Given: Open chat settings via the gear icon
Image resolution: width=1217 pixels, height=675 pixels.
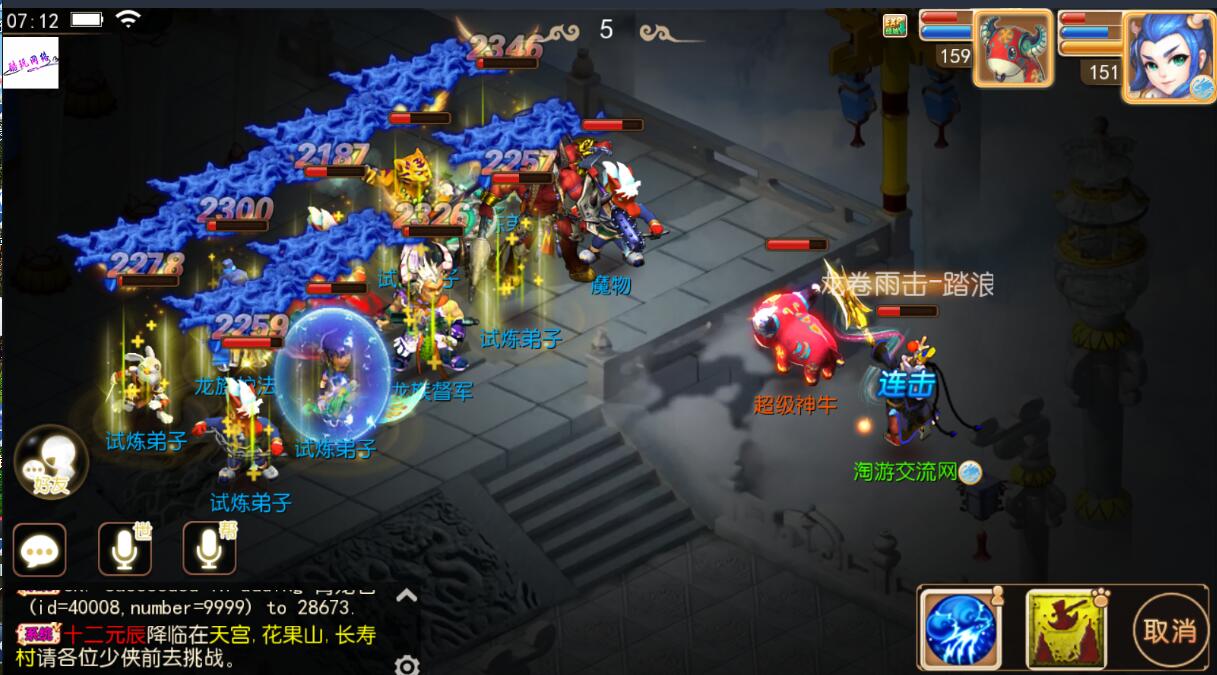Looking at the screenshot, I should coord(406,665).
